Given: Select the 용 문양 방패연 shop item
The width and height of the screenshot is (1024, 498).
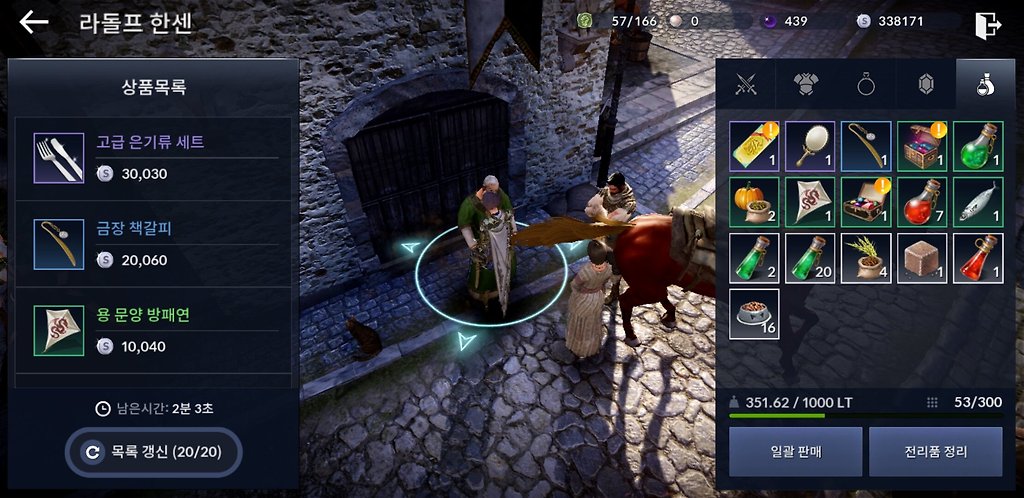Looking at the screenshot, I should tap(155, 330).
